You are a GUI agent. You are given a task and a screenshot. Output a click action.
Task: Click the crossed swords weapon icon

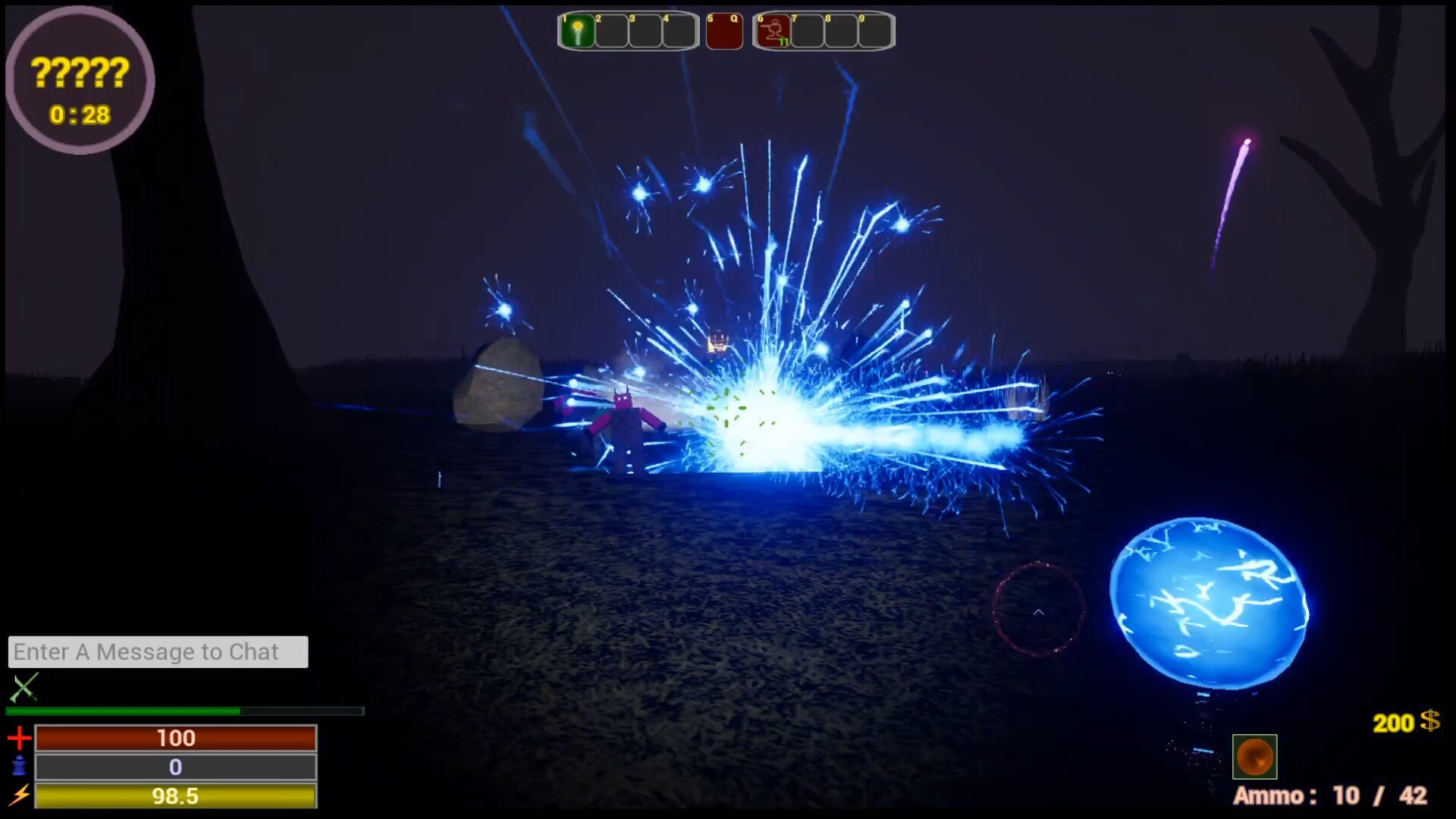(x=23, y=689)
